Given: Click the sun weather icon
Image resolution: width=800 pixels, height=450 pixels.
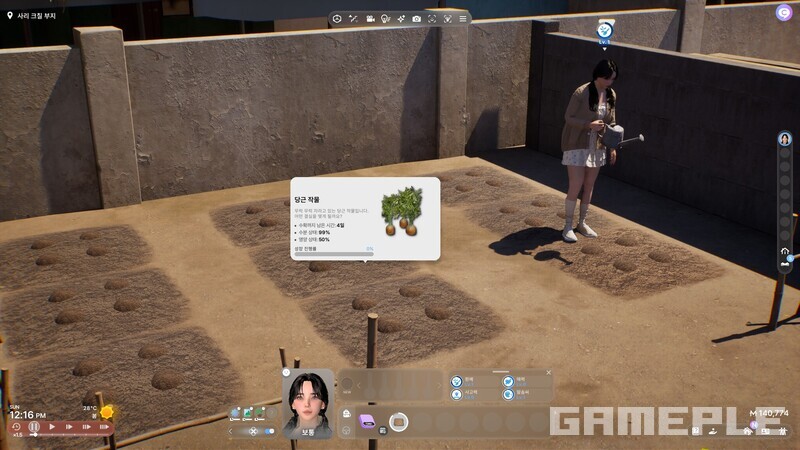Looking at the screenshot, I should [x=106, y=412].
